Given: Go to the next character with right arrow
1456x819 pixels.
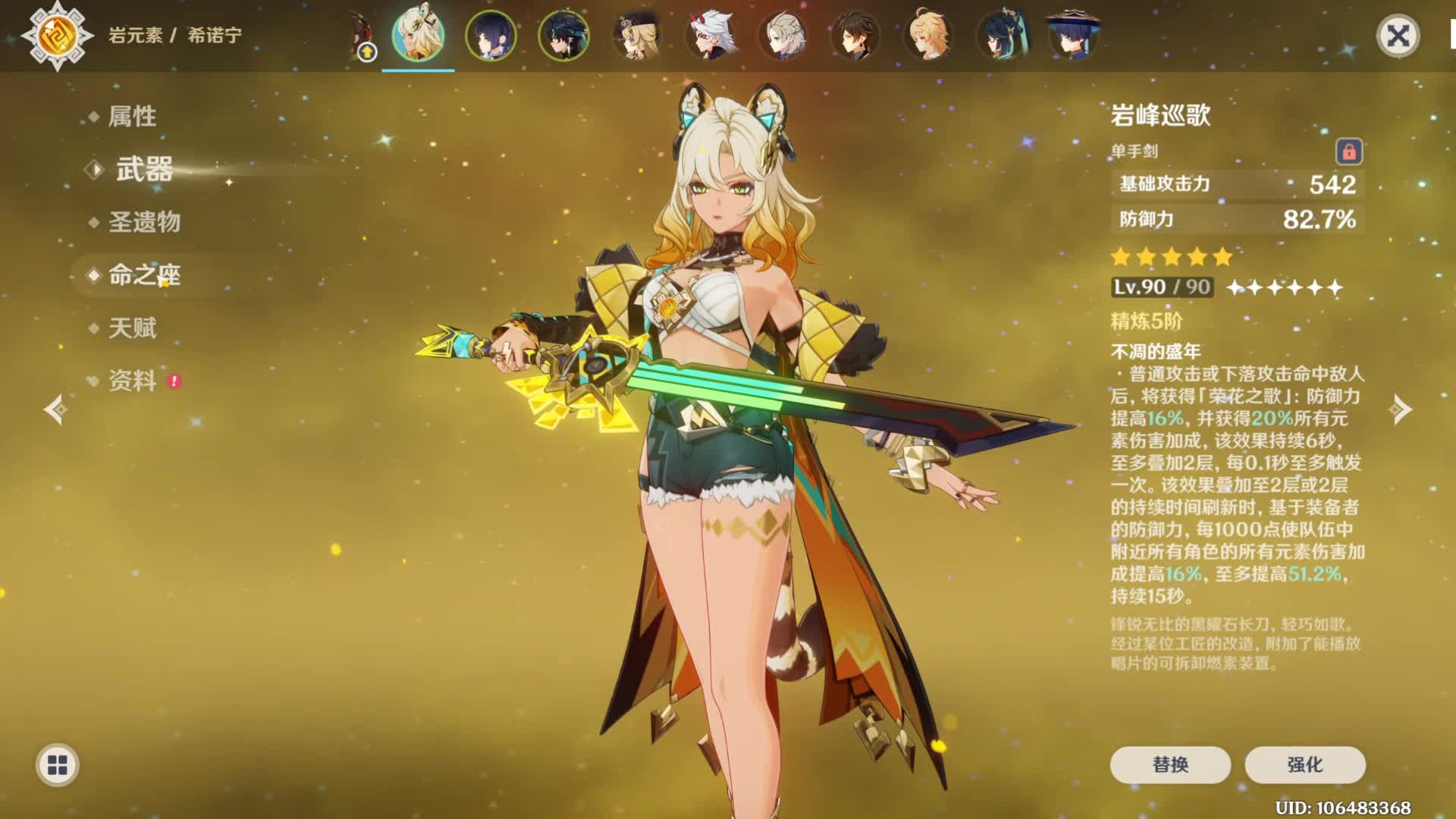Looking at the screenshot, I should [1400, 409].
